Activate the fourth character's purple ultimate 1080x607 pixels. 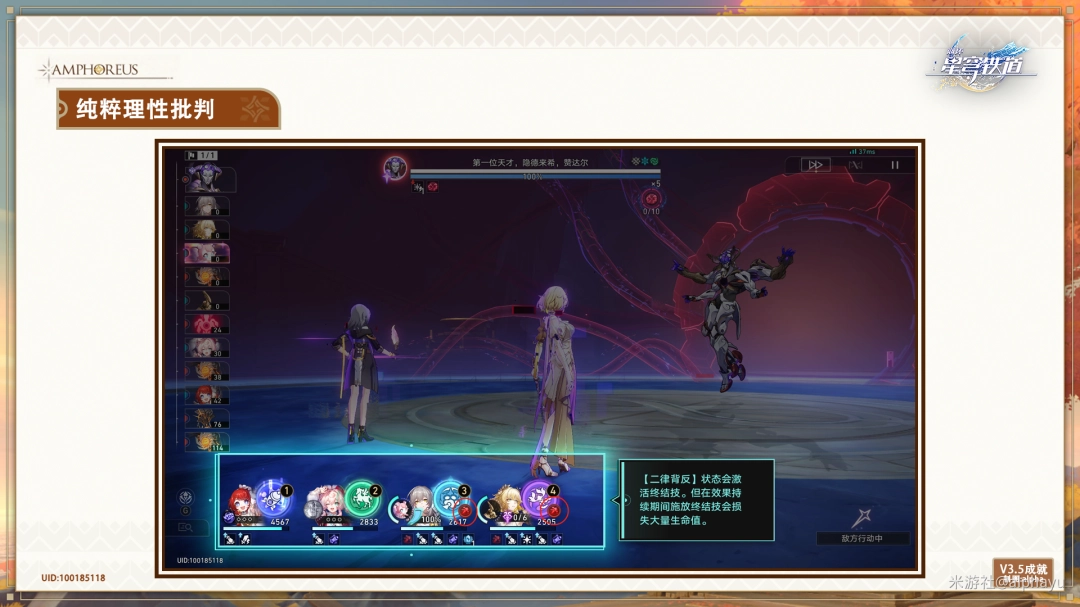point(540,498)
